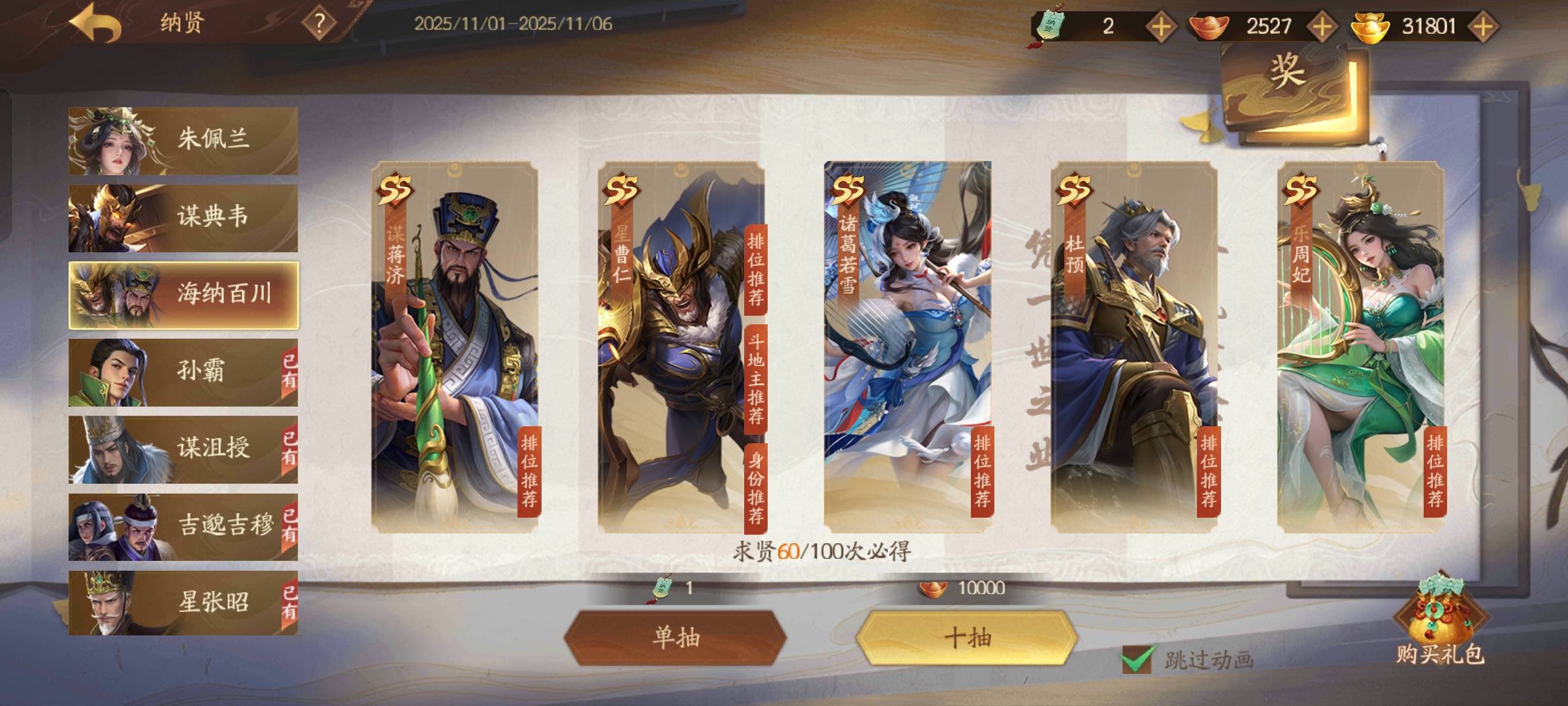Choose the 海纳百川 banner
Screen dimensions: 1568x706
(183, 295)
